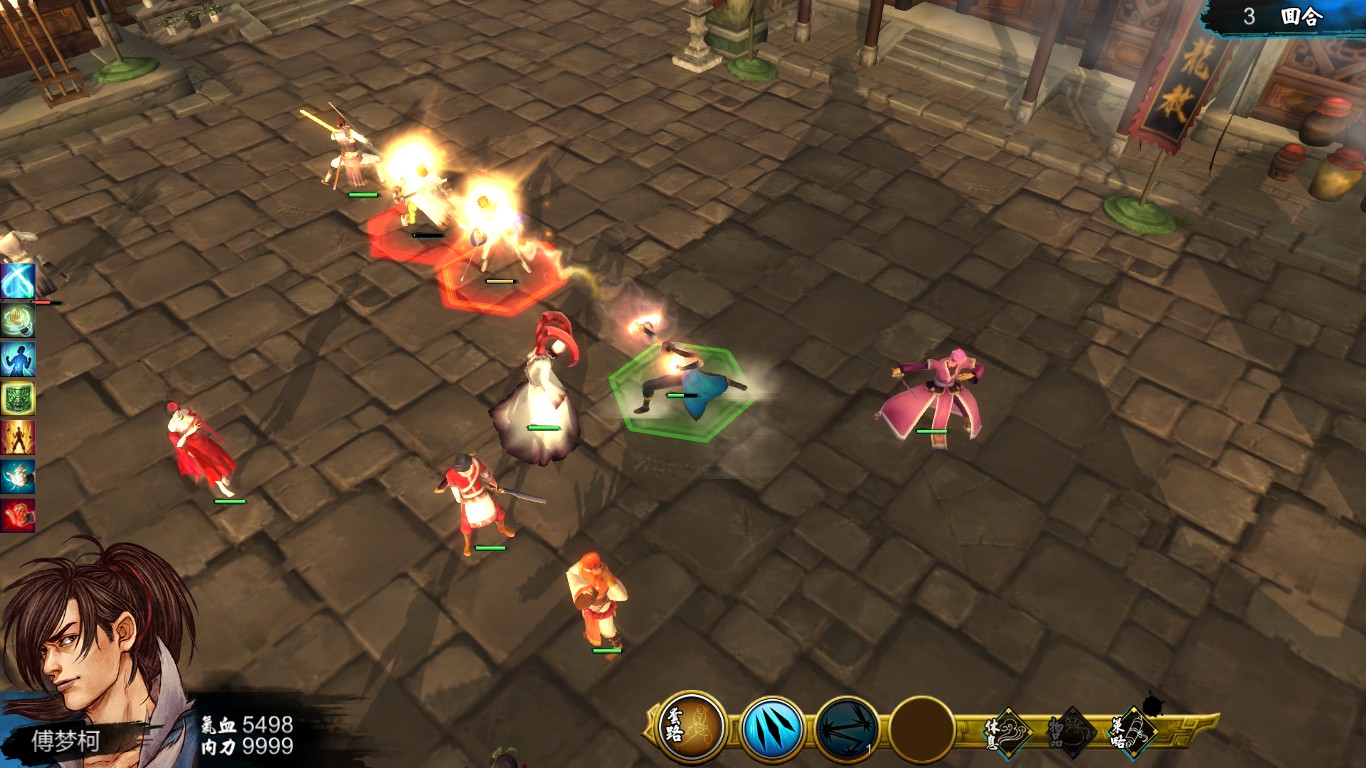Open the 套路 martial routine button
The height and width of the screenshot is (768, 1366).
692,727
